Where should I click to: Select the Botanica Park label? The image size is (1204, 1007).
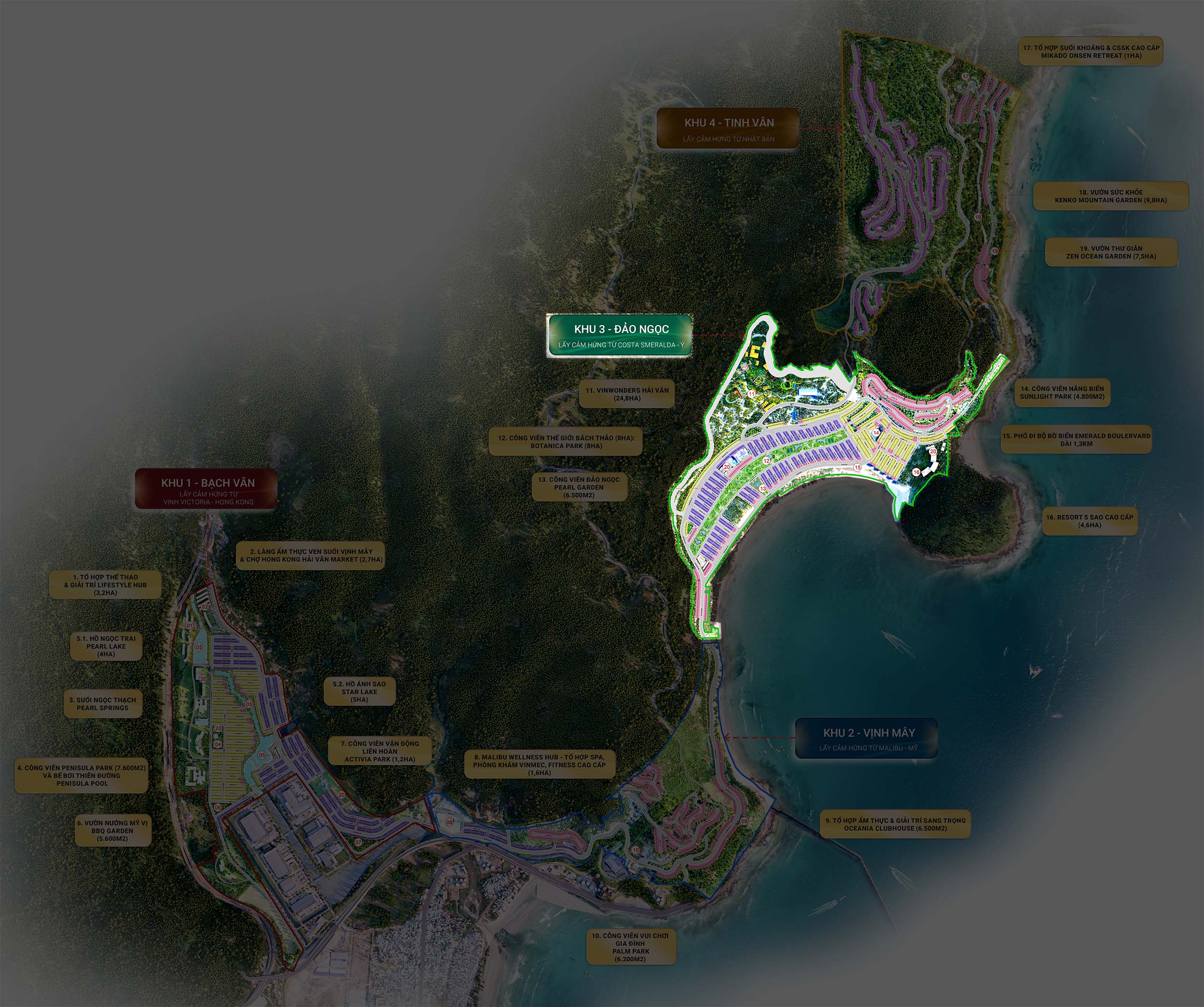tap(566, 442)
